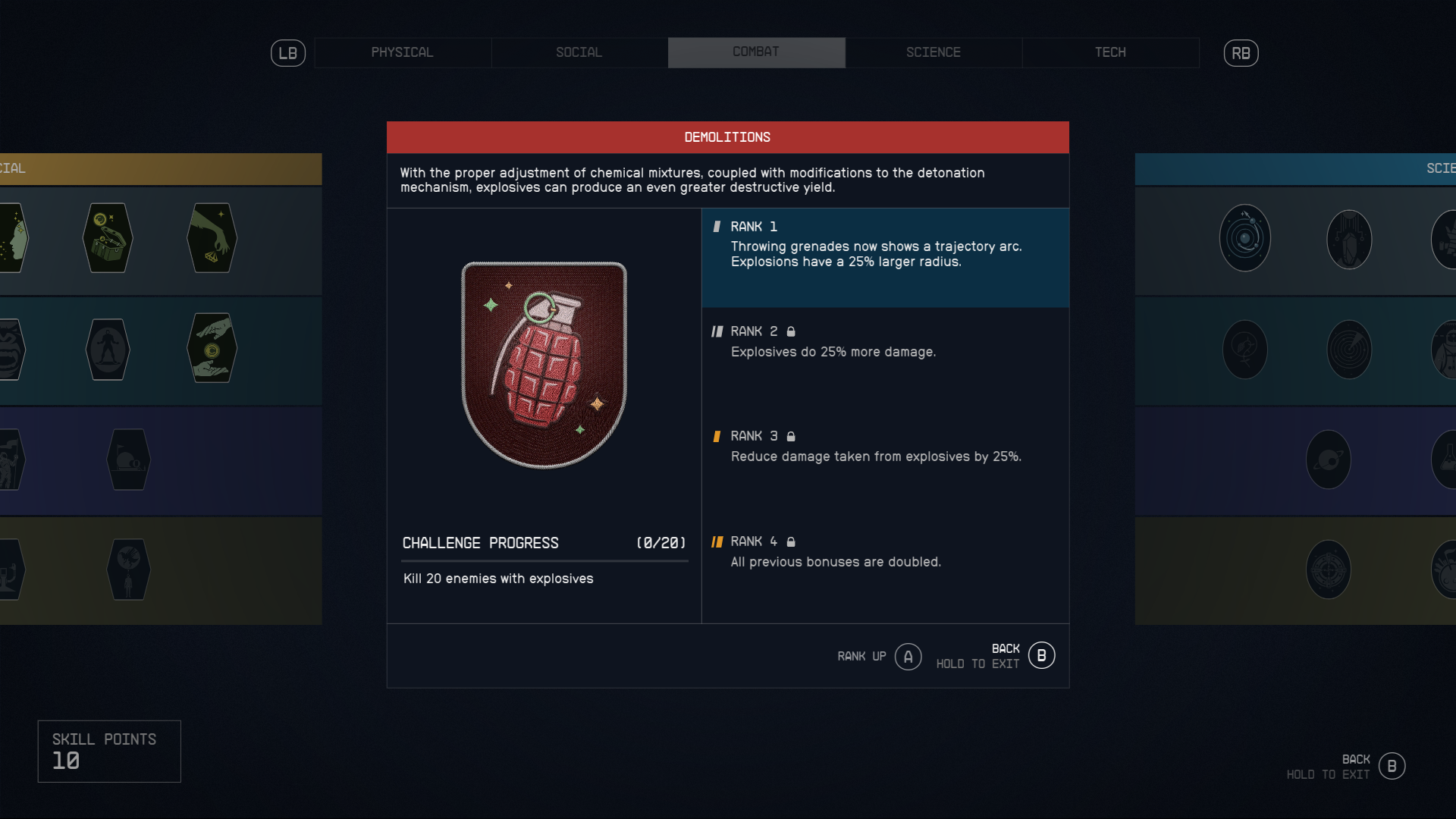This screenshot has width=1456, height=819.
Task: Select the glowing crystal science skill icon
Action: point(1350,239)
